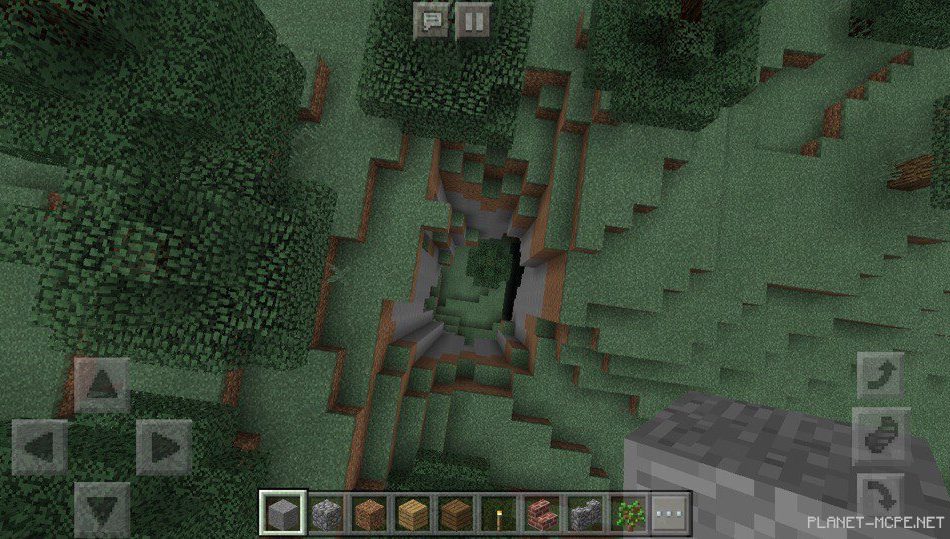Tap the move right arrow
Image resolution: width=950 pixels, height=539 pixels.
click(164, 446)
